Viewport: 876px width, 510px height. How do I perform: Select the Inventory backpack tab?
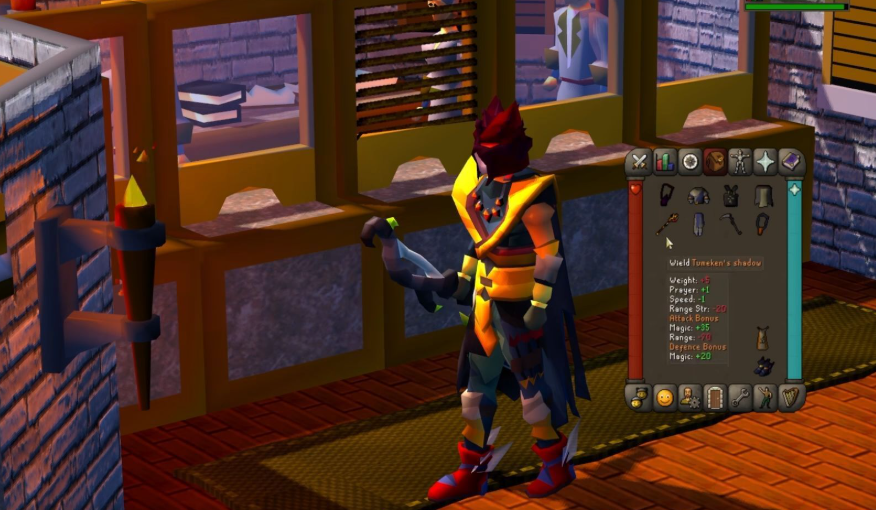[x=715, y=162]
